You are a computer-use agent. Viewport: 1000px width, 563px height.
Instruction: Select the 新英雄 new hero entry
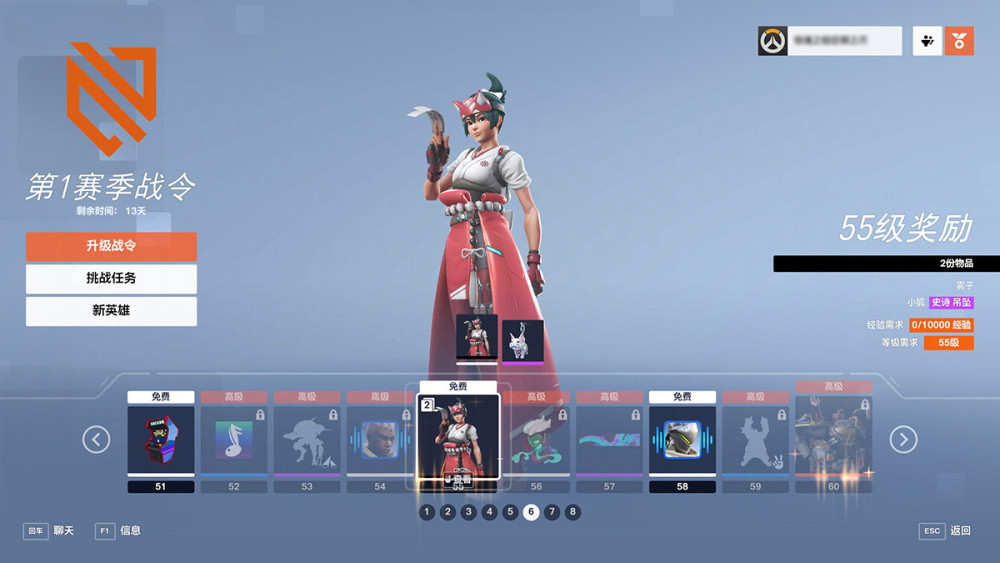pyautogui.click(x=111, y=311)
